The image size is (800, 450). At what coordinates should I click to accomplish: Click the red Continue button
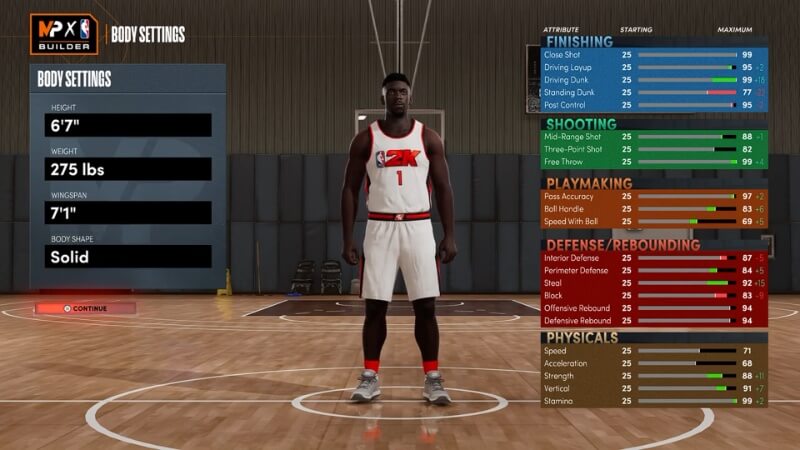click(85, 308)
